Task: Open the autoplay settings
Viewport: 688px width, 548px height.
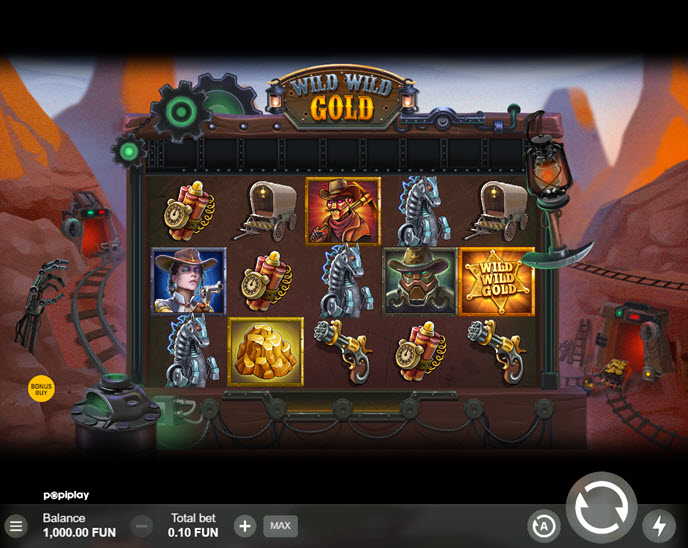Action: point(543,525)
